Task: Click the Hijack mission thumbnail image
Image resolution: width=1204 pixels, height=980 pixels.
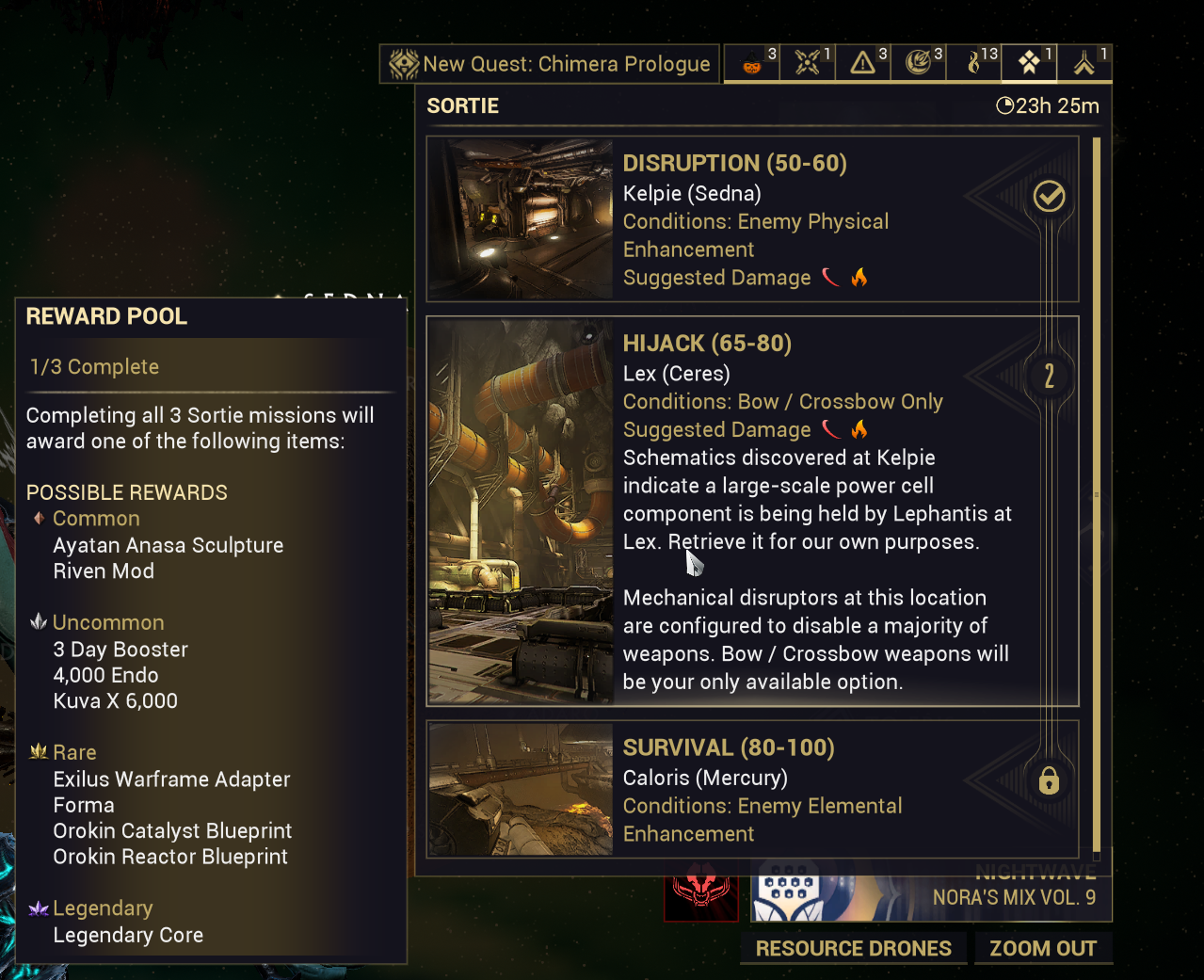Action: coord(521,511)
